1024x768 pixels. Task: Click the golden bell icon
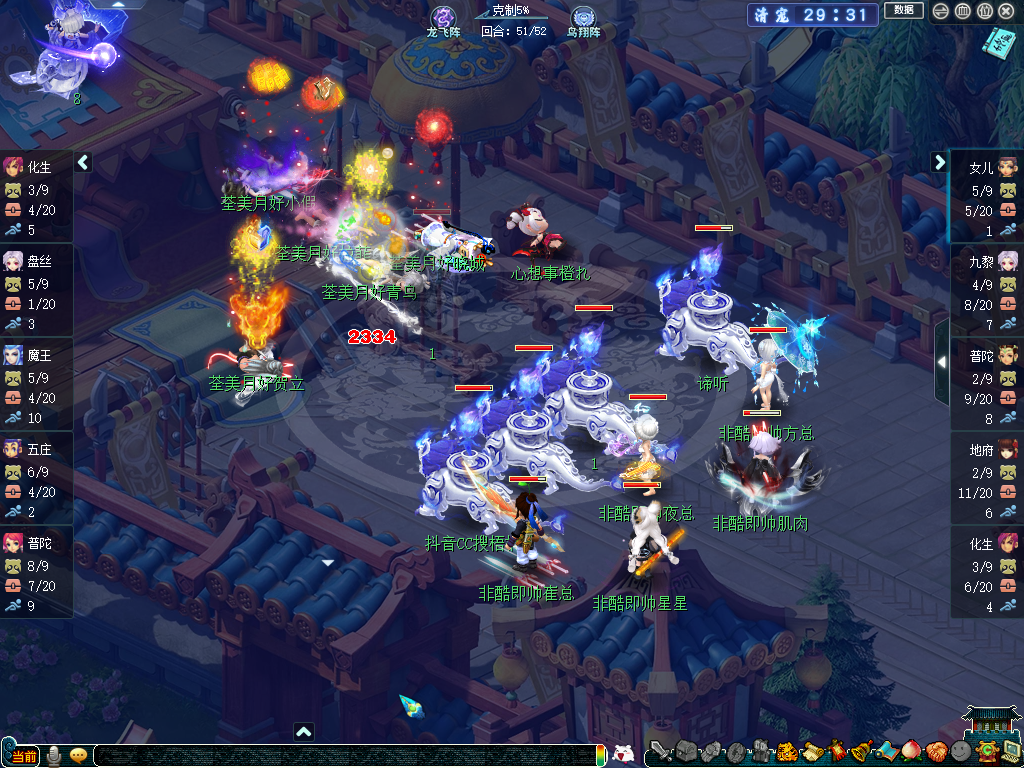(x=861, y=752)
